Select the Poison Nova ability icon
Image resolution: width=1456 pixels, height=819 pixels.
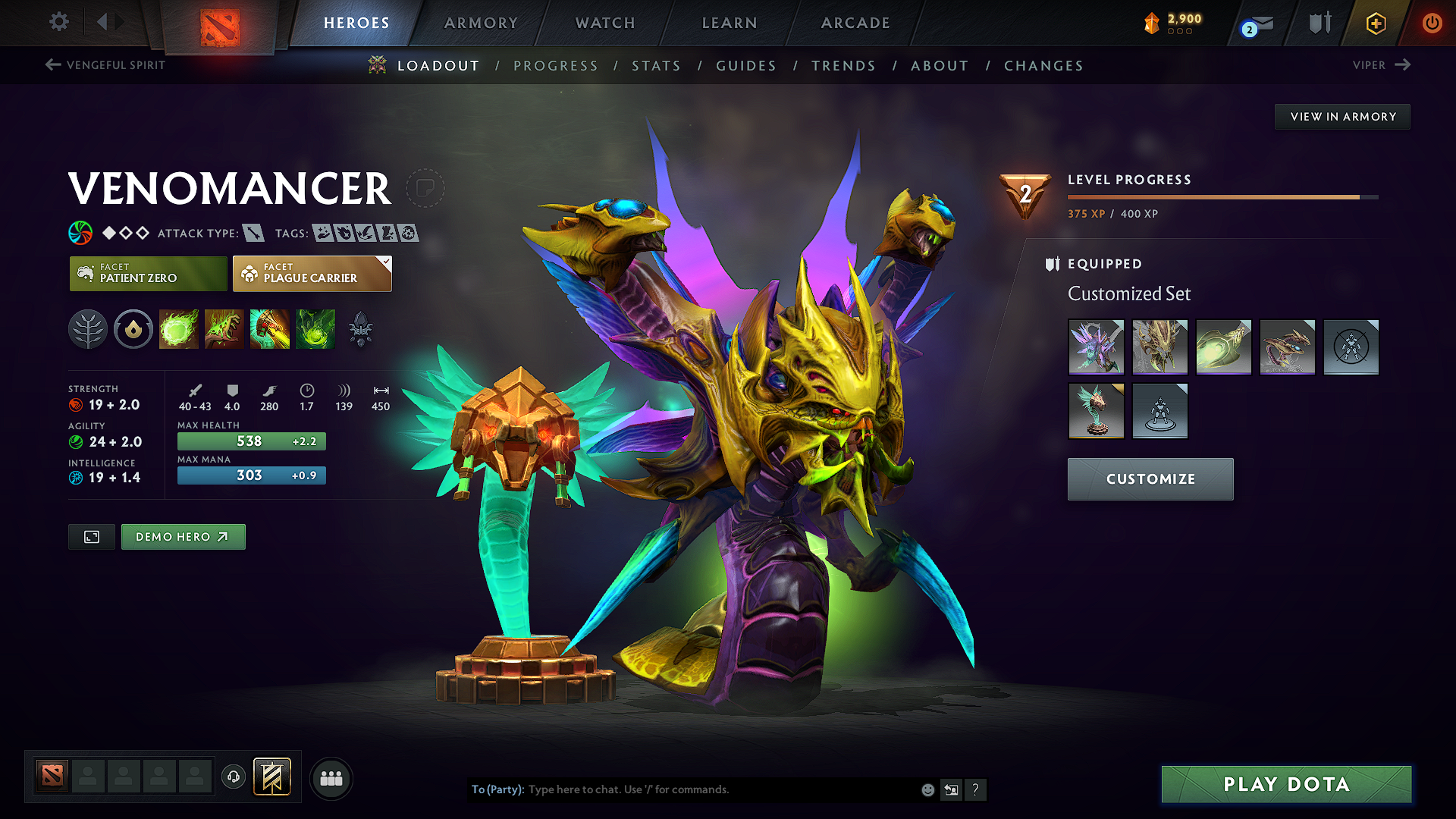pyautogui.click(x=315, y=329)
